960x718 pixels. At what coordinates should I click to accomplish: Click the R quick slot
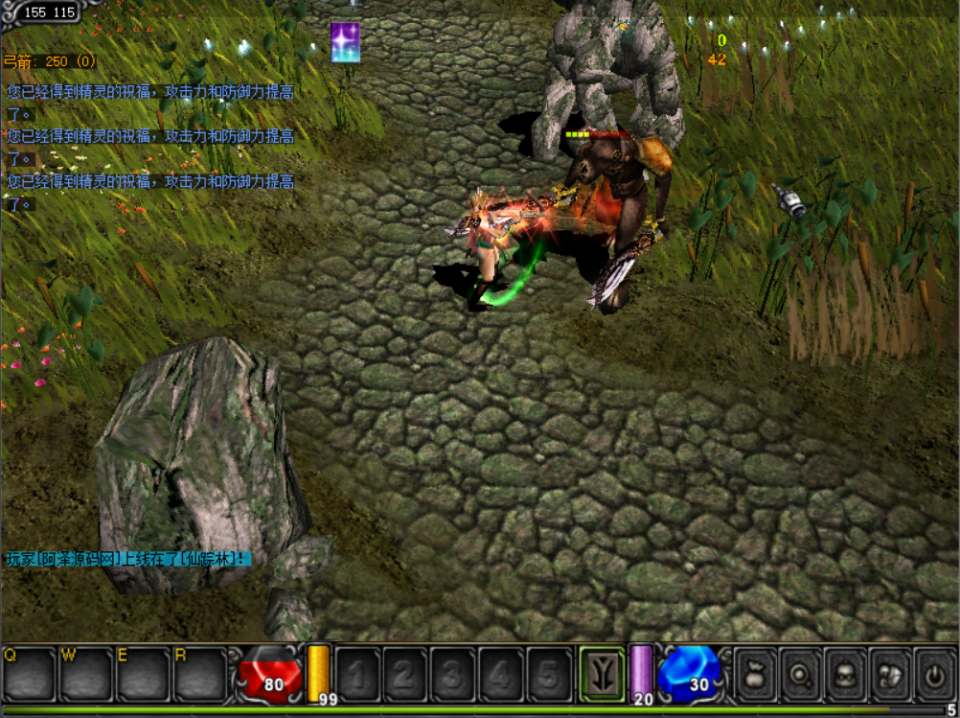tap(199, 674)
